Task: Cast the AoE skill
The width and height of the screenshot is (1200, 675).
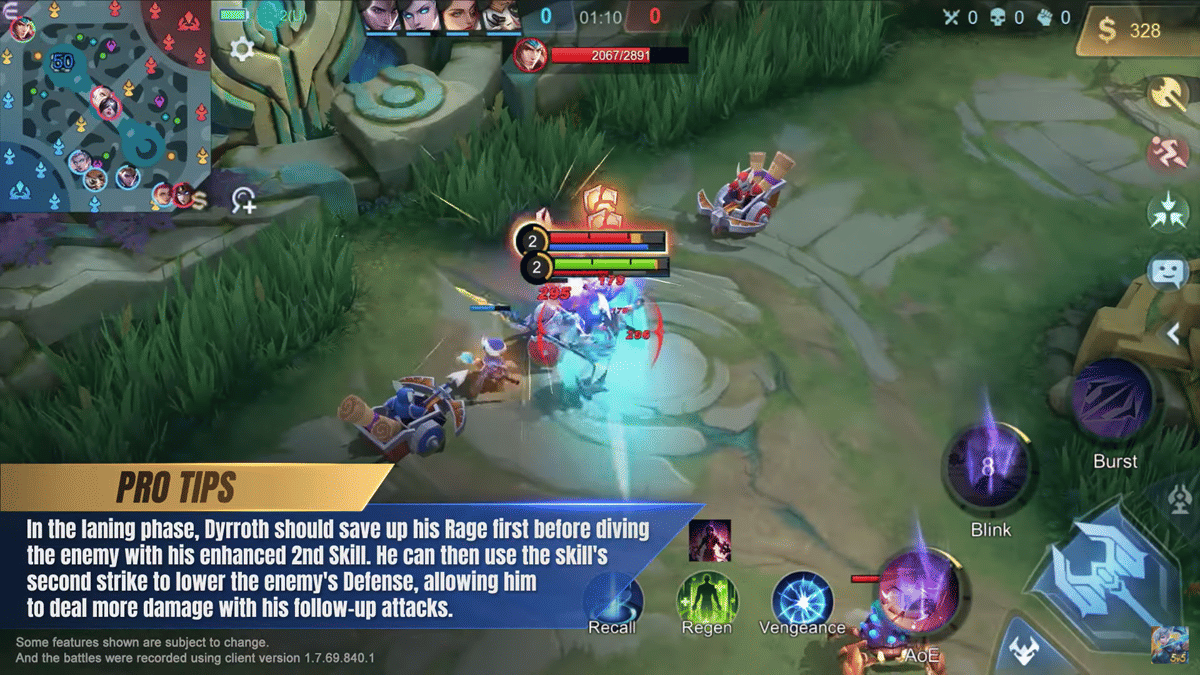Action: (x=918, y=595)
